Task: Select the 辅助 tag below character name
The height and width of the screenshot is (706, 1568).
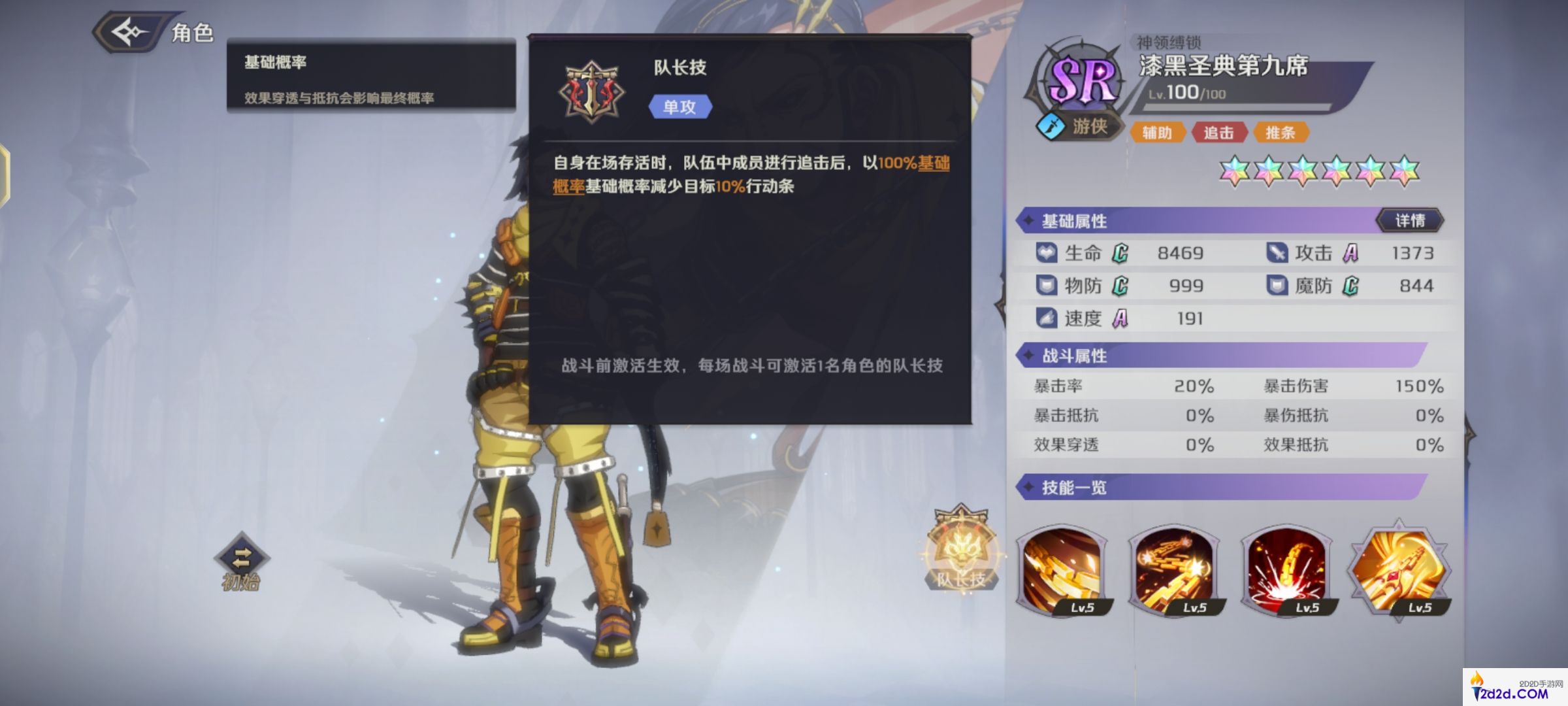Action: tap(1159, 133)
